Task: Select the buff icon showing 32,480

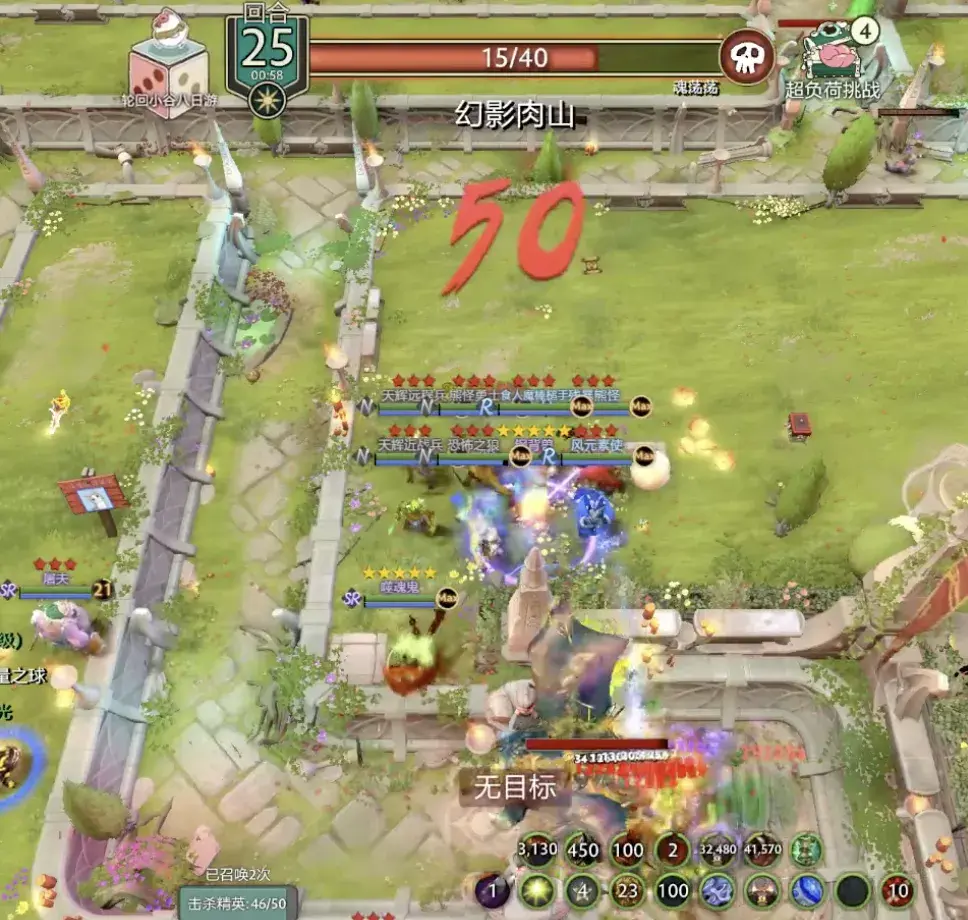Action: point(718,851)
